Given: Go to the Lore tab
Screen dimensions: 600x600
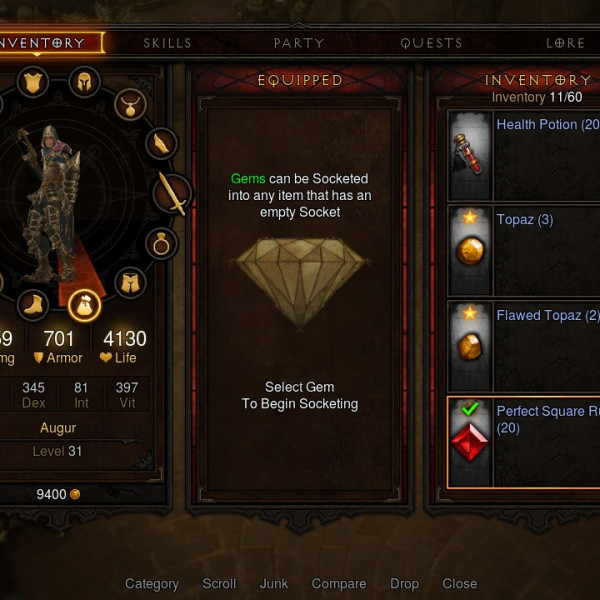Looking at the screenshot, I should click(565, 43).
